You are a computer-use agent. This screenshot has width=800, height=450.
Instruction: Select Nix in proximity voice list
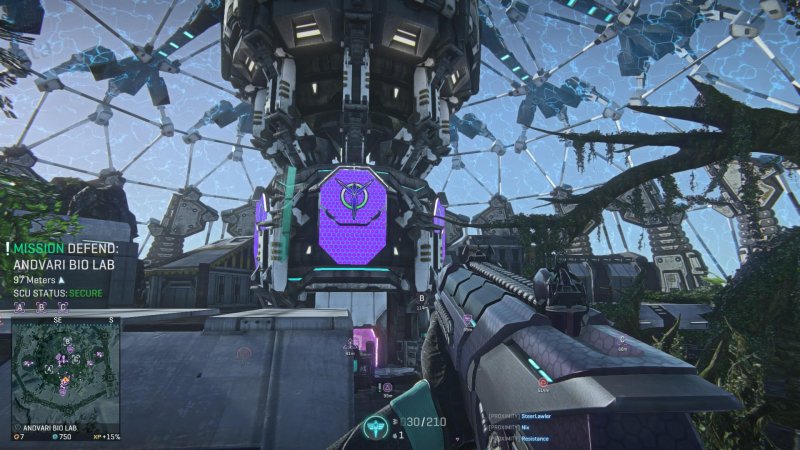click(x=527, y=427)
